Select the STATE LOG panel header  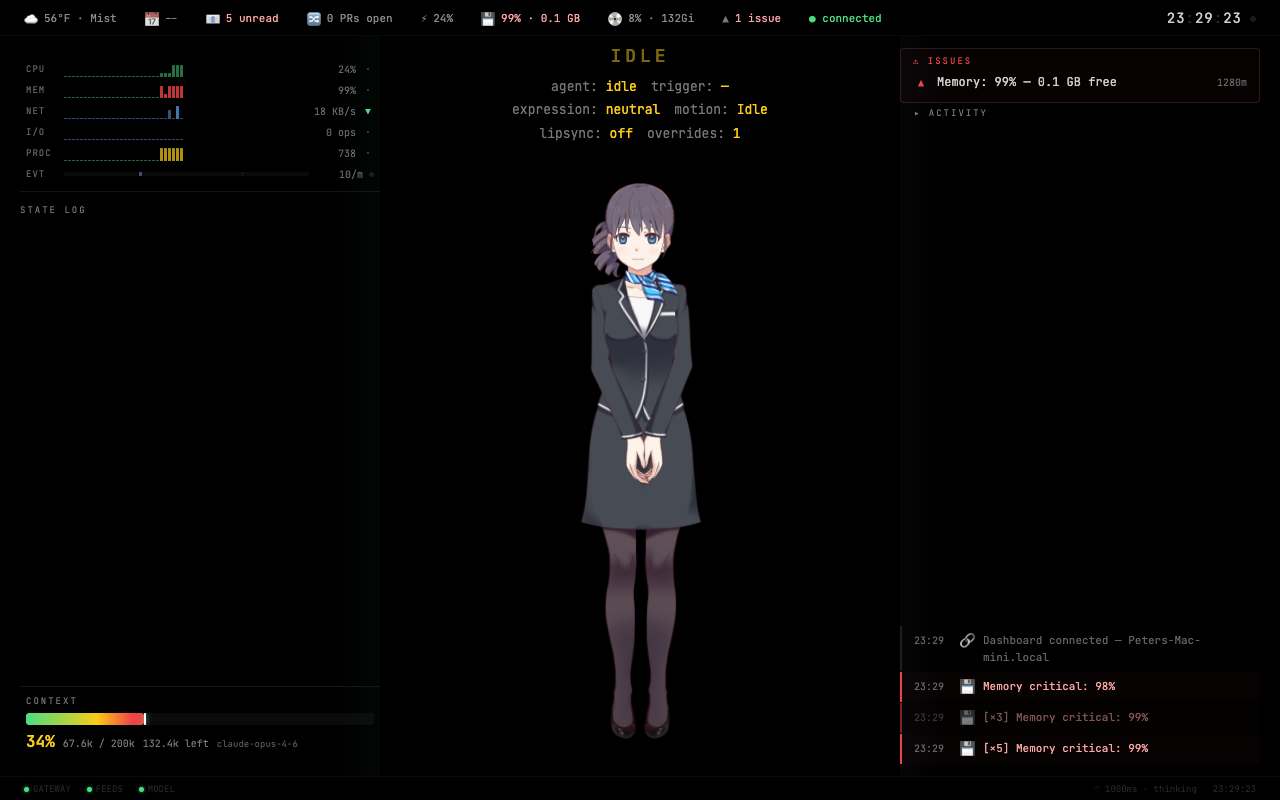[52, 209]
